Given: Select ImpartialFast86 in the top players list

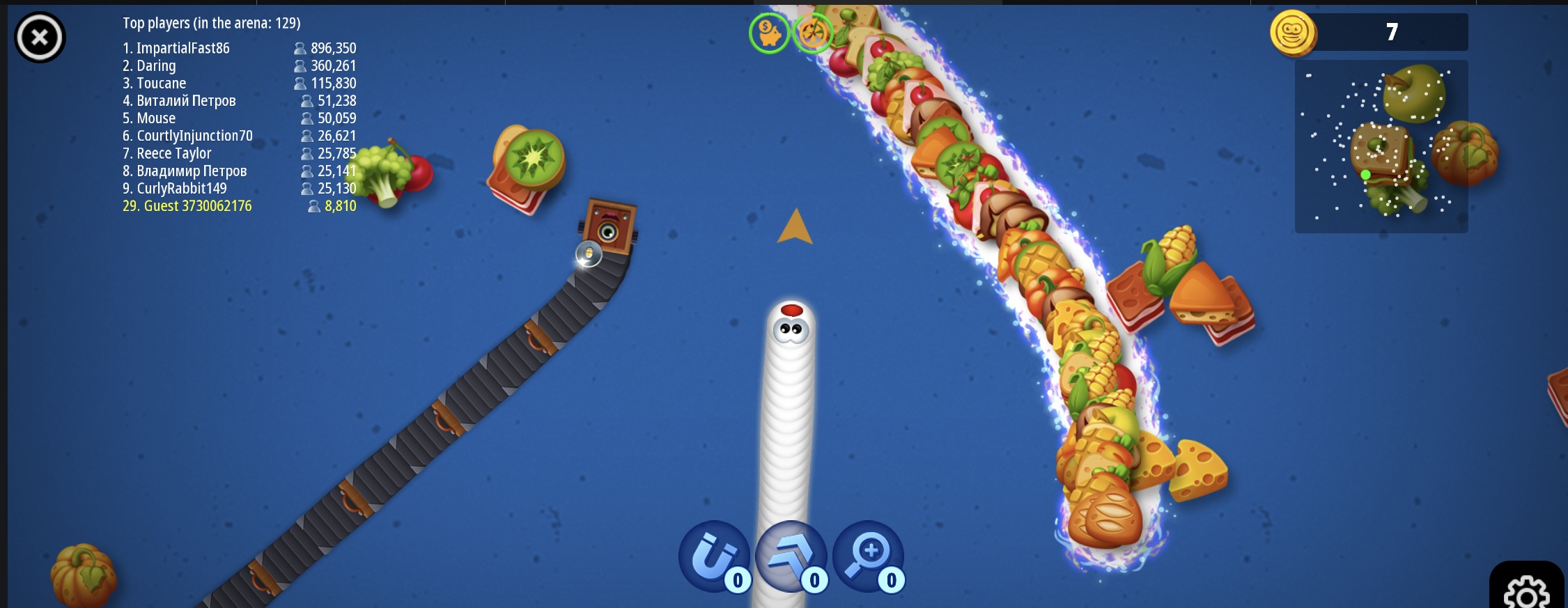Looking at the screenshot, I should click(183, 48).
